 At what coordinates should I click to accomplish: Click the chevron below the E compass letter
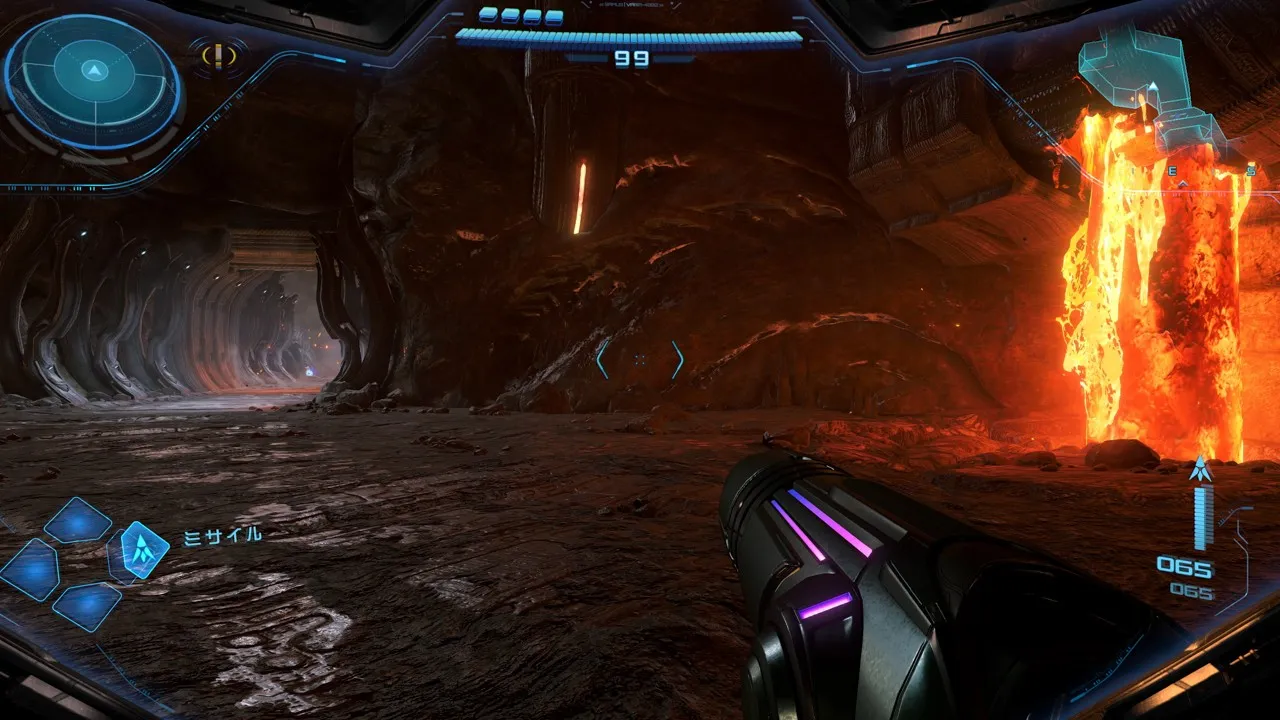click(x=1182, y=184)
